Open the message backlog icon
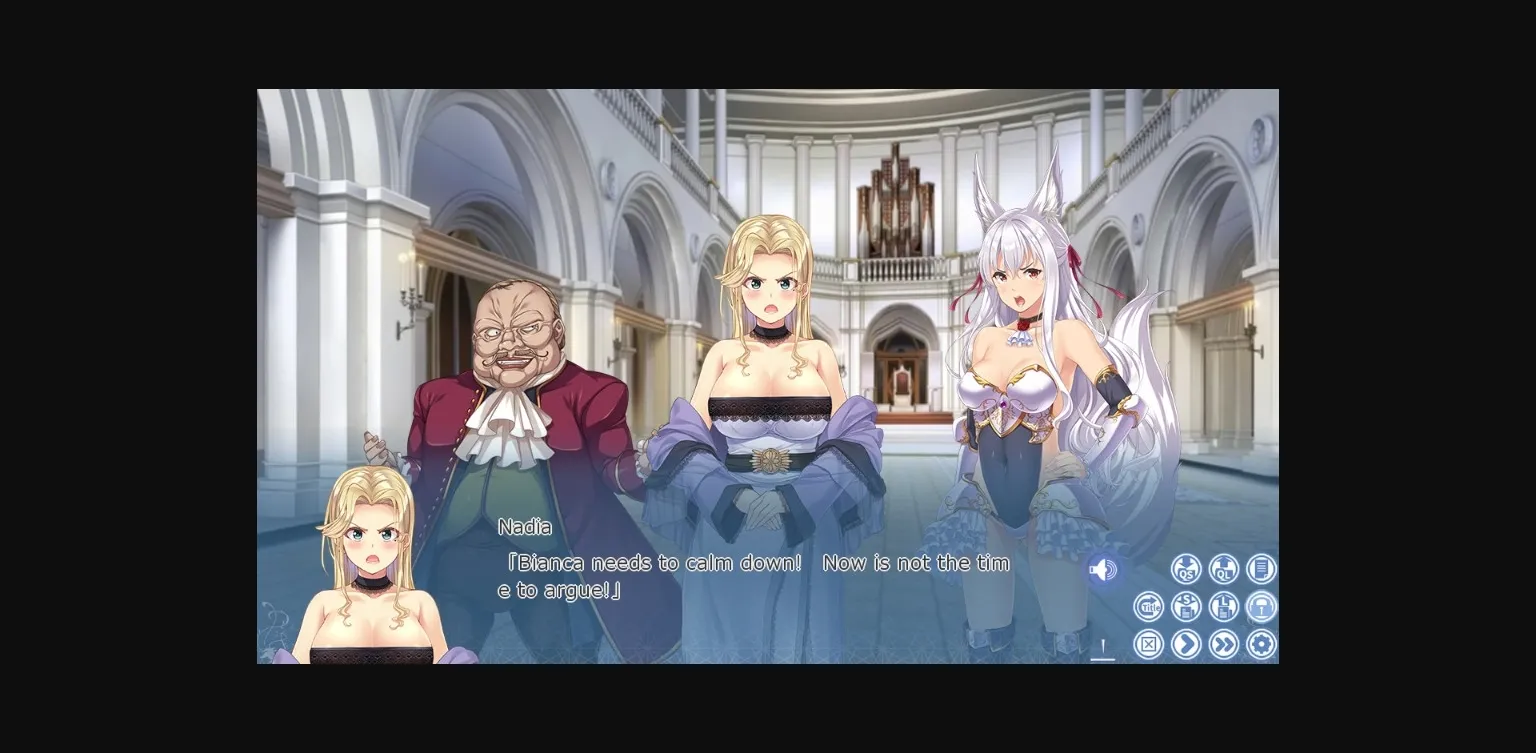Image resolution: width=1536 pixels, height=753 pixels. click(x=1261, y=569)
